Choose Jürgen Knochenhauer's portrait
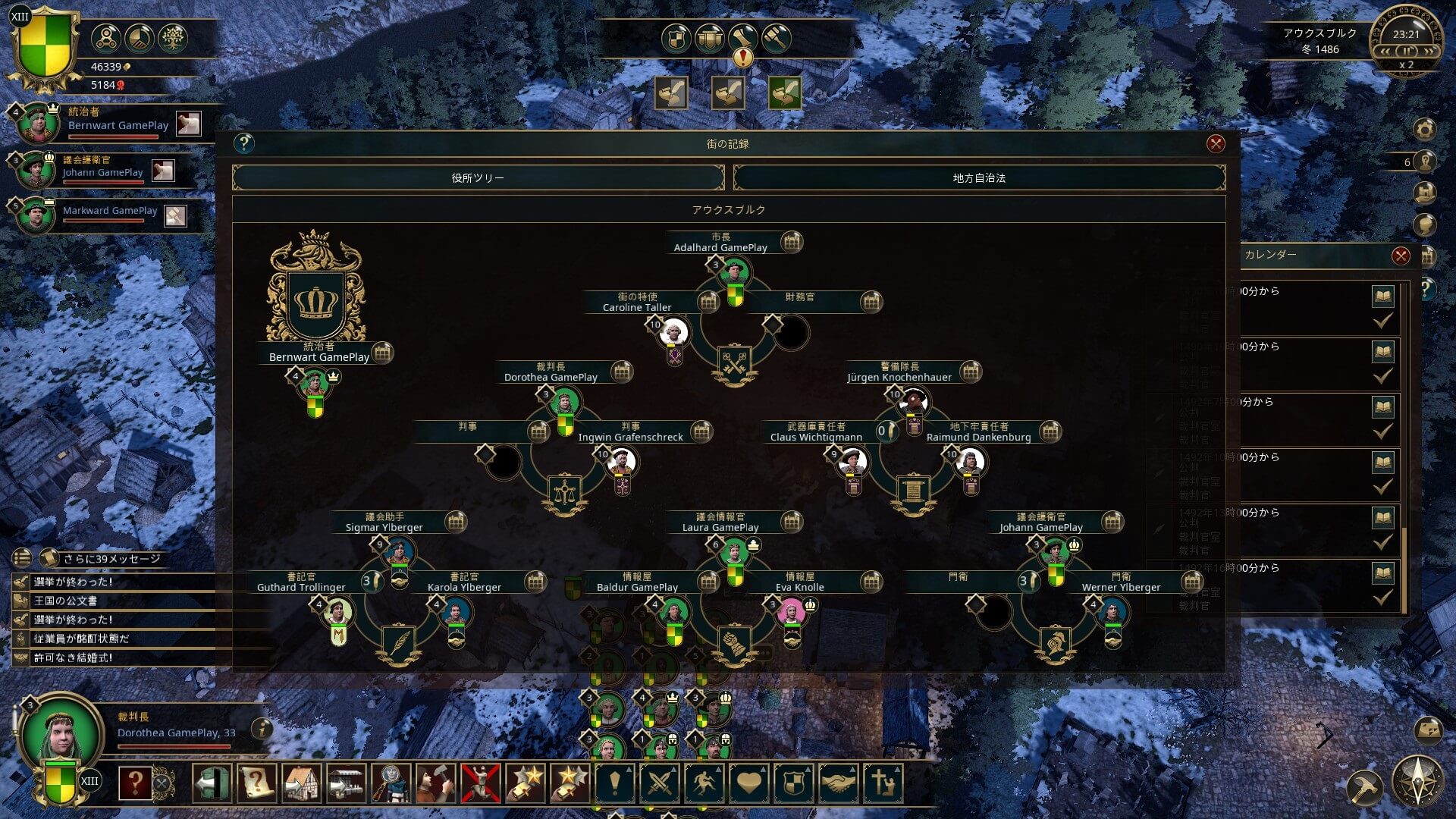Viewport: 1456px width, 819px height. (x=914, y=401)
